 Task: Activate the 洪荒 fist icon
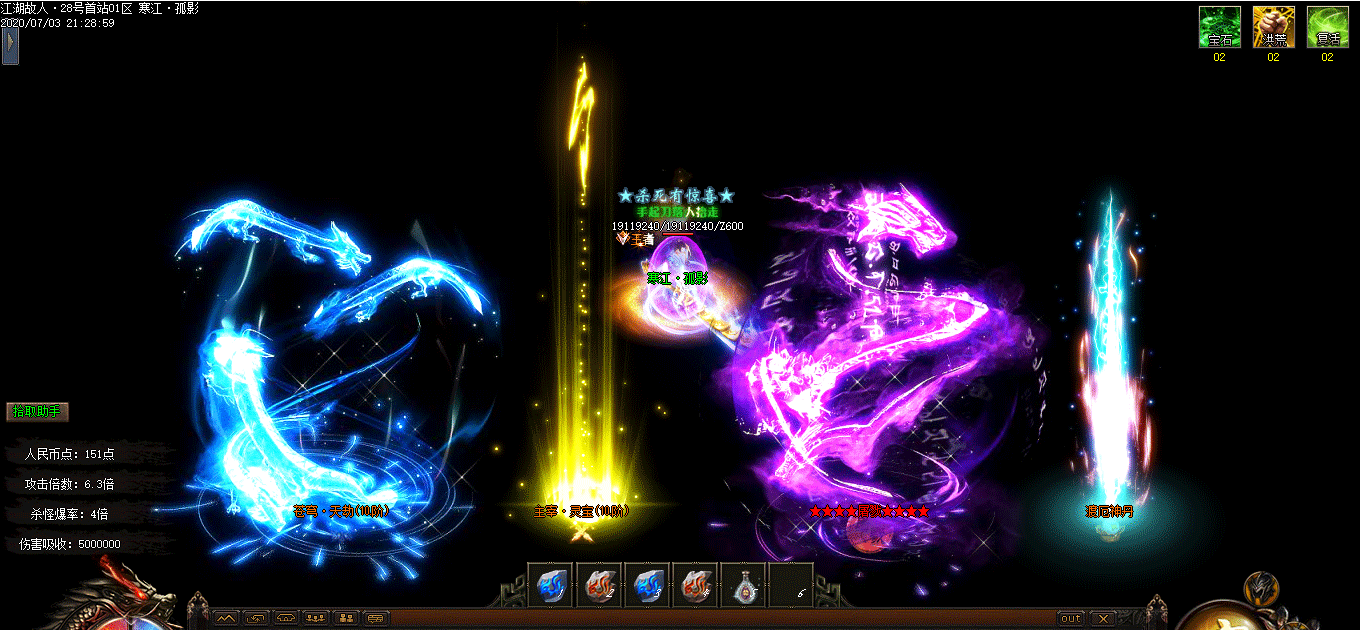(x=1273, y=27)
